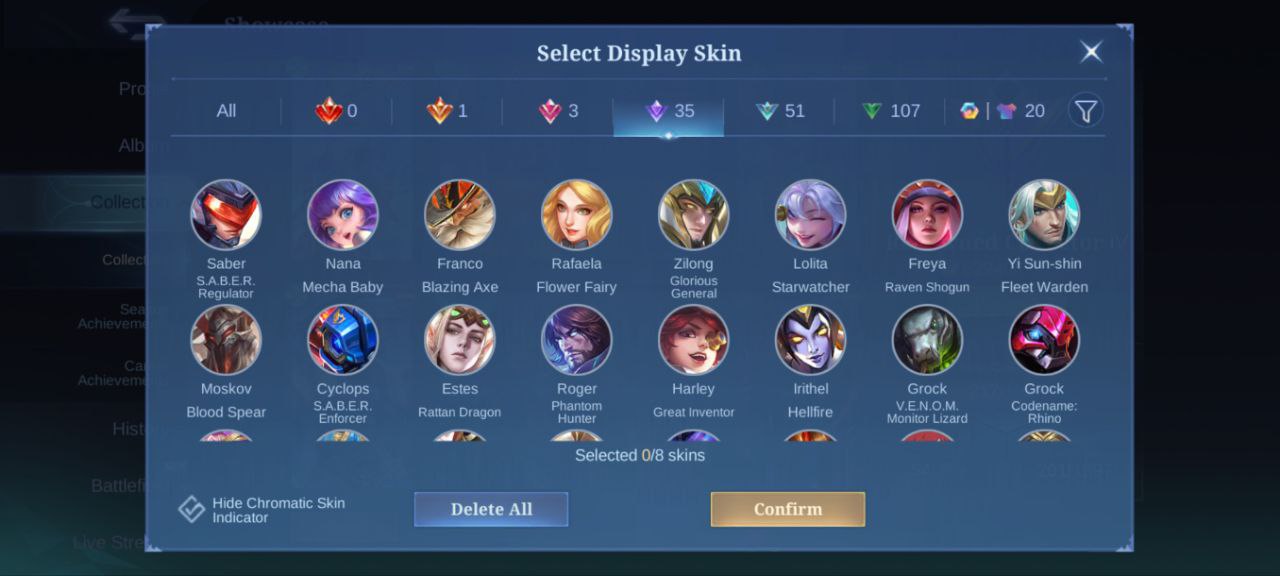Toggle Hide Chromatic Skin Indicator
The width and height of the screenshot is (1280, 576).
pos(192,510)
